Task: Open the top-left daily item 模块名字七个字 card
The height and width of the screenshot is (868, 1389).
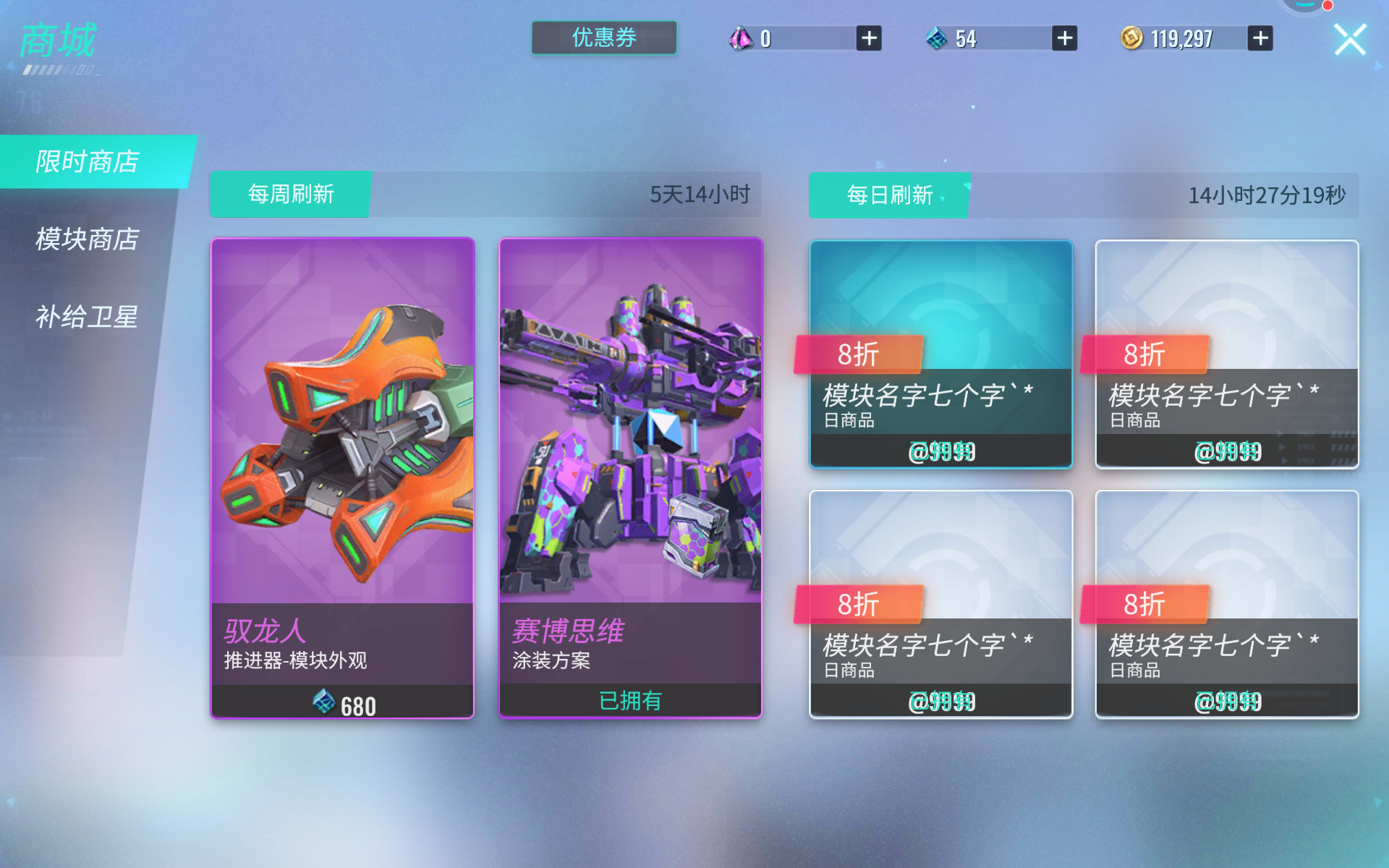Action: click(x=940, y=354)
